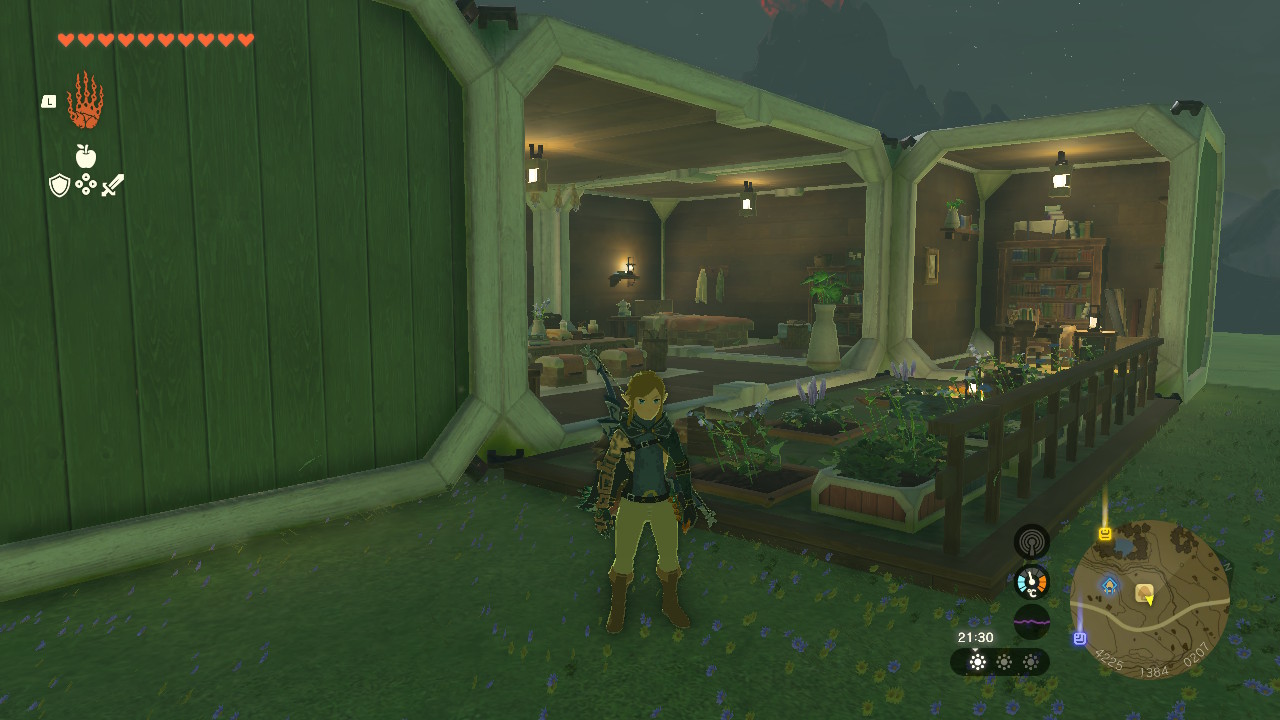The image size is (1280, 720).
Task: Check the temperature gauge icon
Action: tap(1031, 582)
